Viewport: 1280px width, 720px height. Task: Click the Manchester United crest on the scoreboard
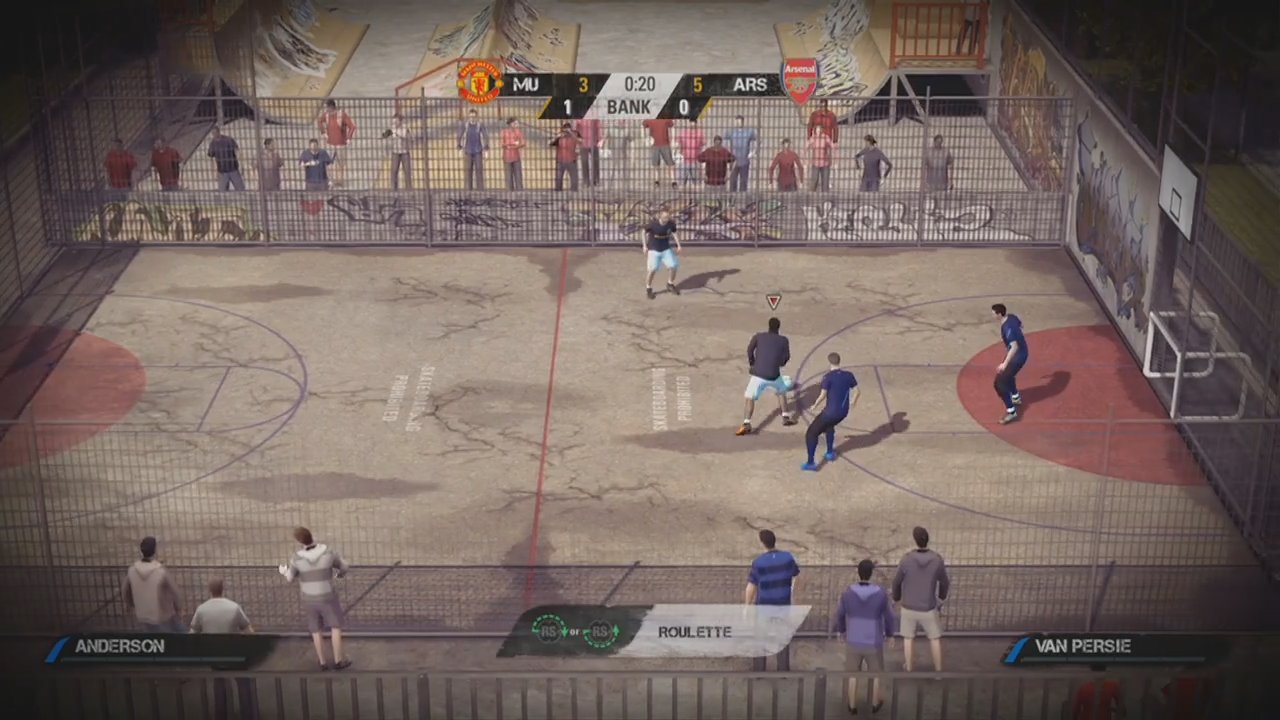click(x=479, y=83)
